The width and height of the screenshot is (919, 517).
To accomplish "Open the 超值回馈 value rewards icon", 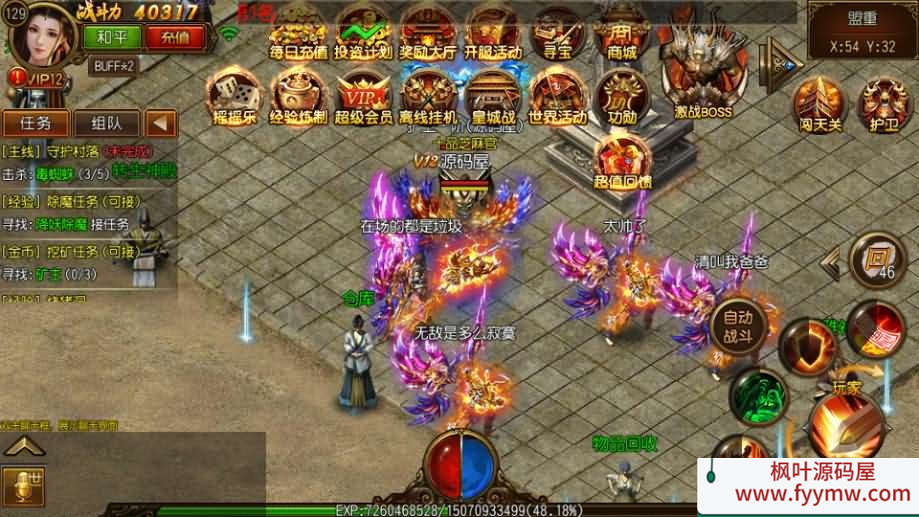I will [x=621, y=160].
